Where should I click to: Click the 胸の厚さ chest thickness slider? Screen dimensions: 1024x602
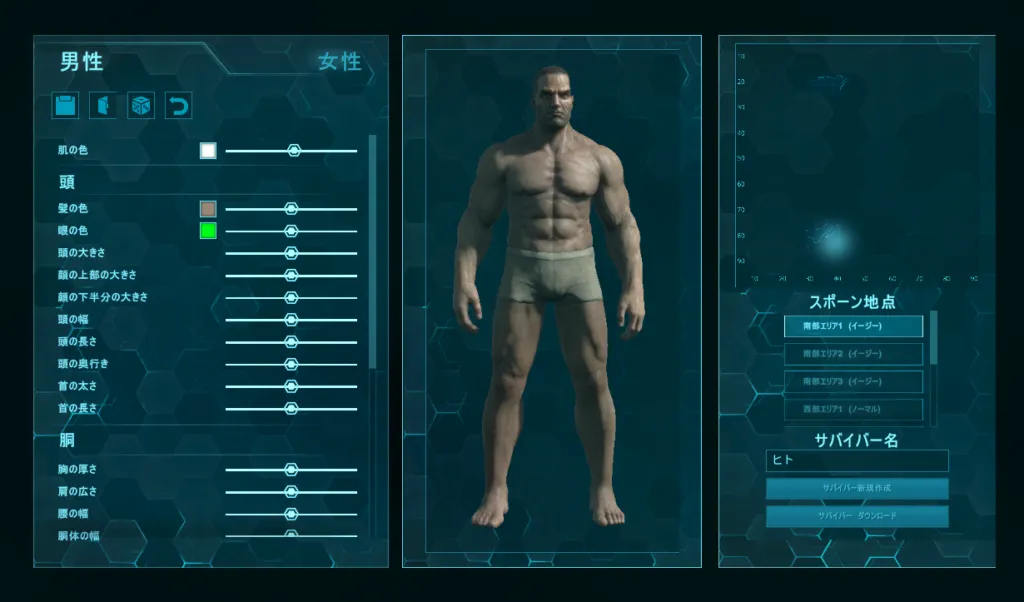coord(291,469)
